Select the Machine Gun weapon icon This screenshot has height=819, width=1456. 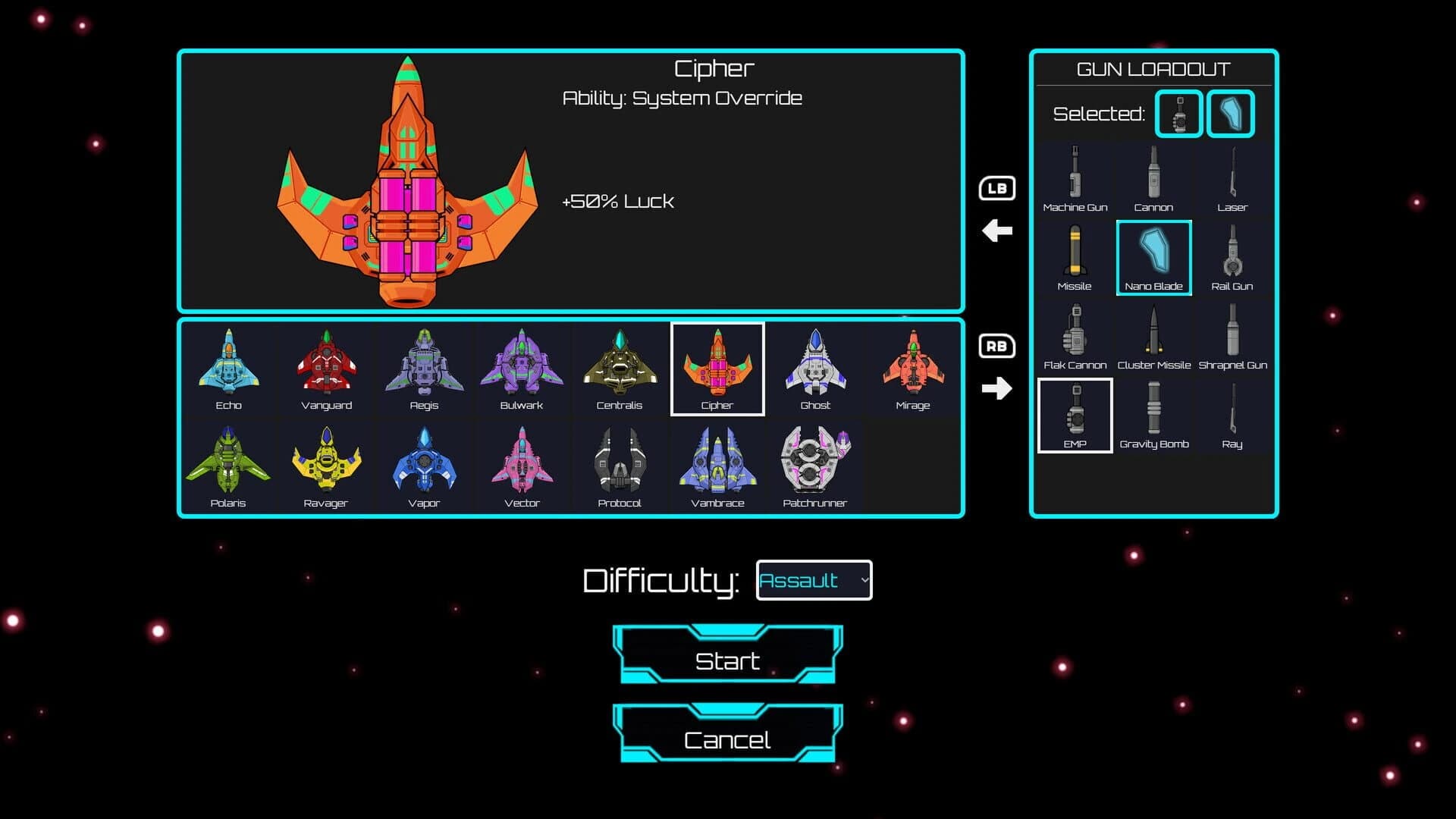pos(1075,176)
